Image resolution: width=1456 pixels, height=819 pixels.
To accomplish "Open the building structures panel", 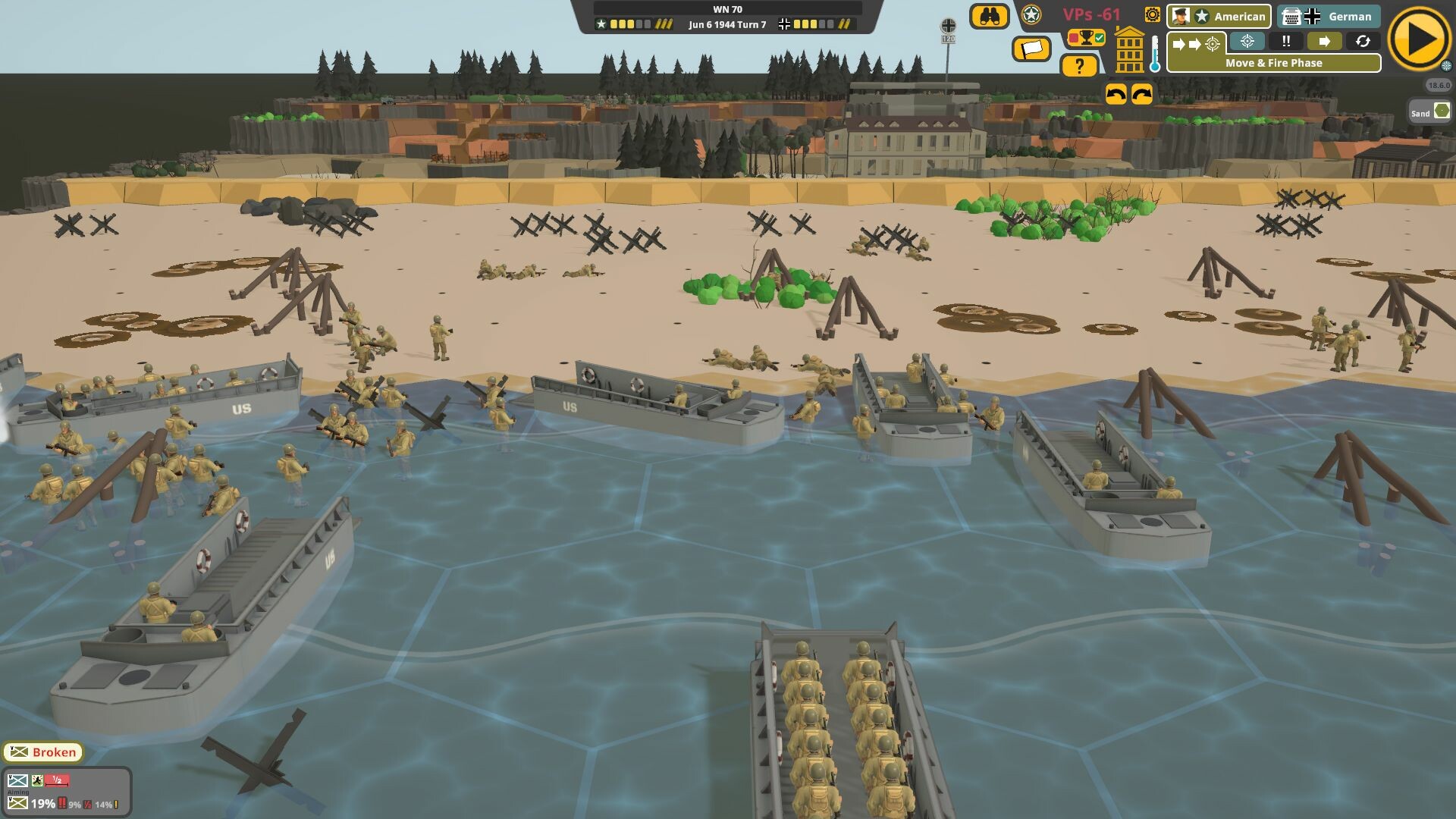I will pyautogui.click(x=1130, y=51).
